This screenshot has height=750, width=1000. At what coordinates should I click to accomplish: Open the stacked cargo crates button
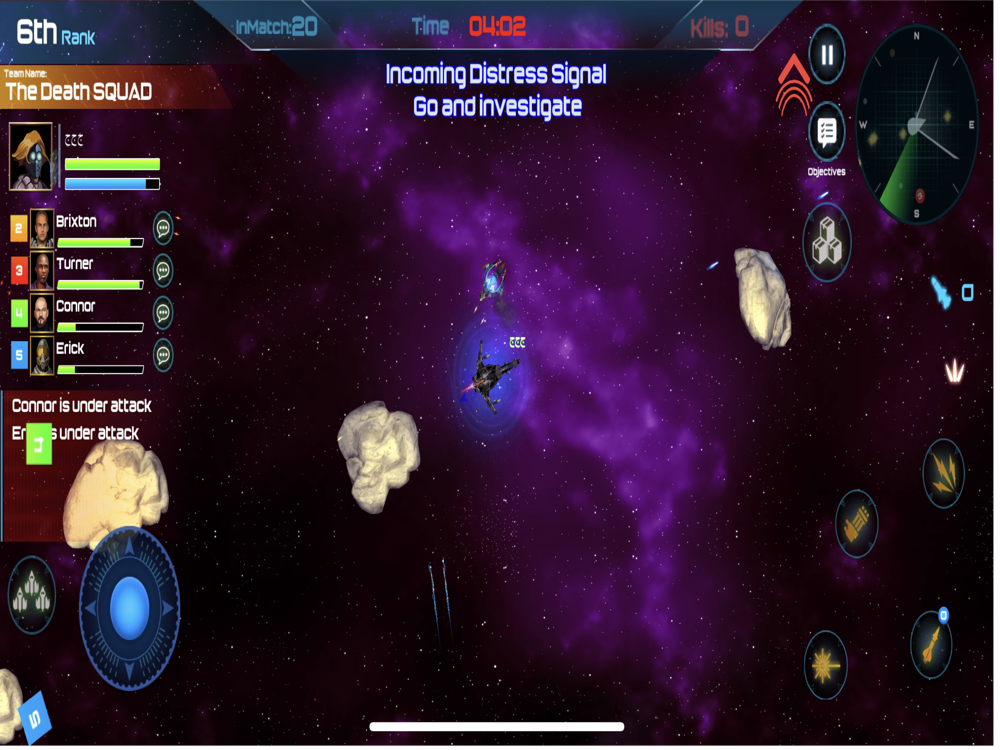click(x=827, y=243)
